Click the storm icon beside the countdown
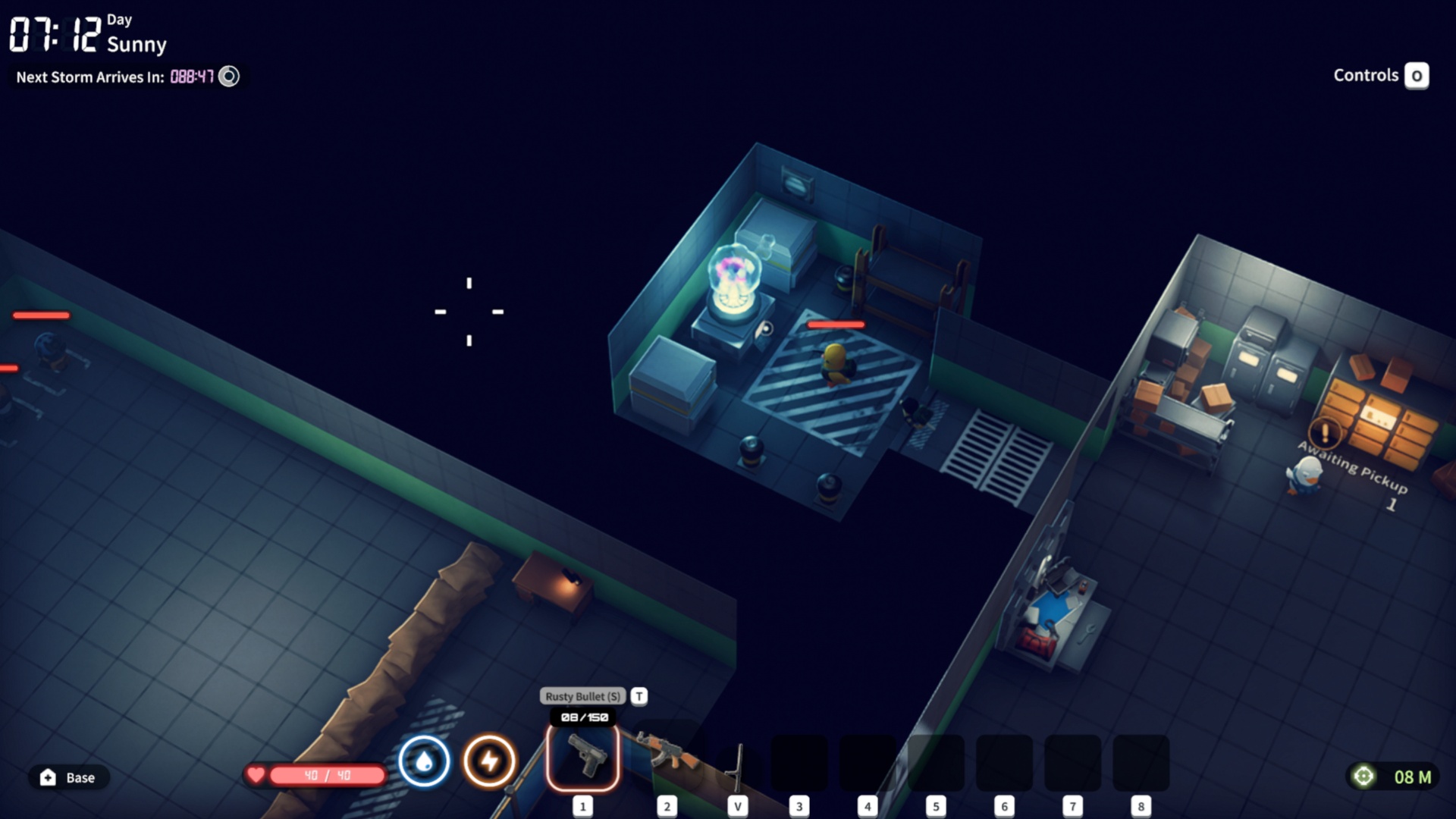The height and width of the screenshot is (819, 1456). (229, 77)
